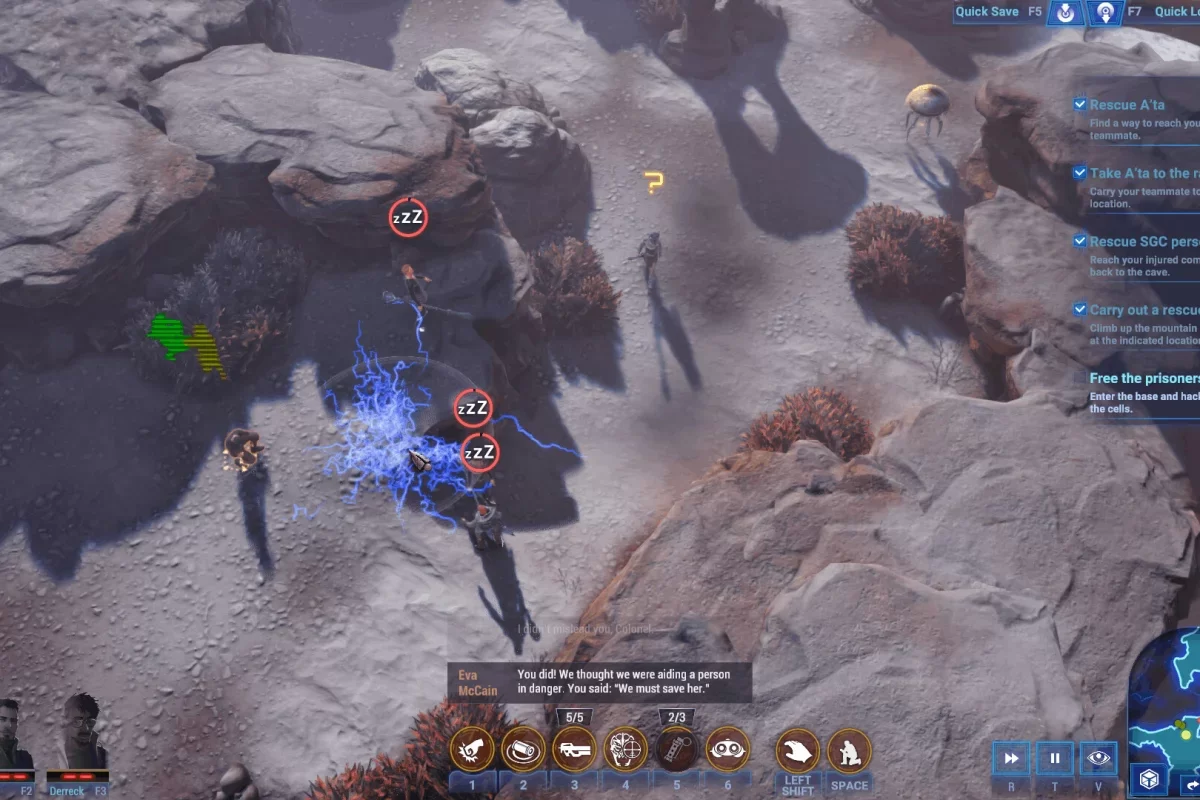Select the thrown shell casing ability

pos(523,749)
